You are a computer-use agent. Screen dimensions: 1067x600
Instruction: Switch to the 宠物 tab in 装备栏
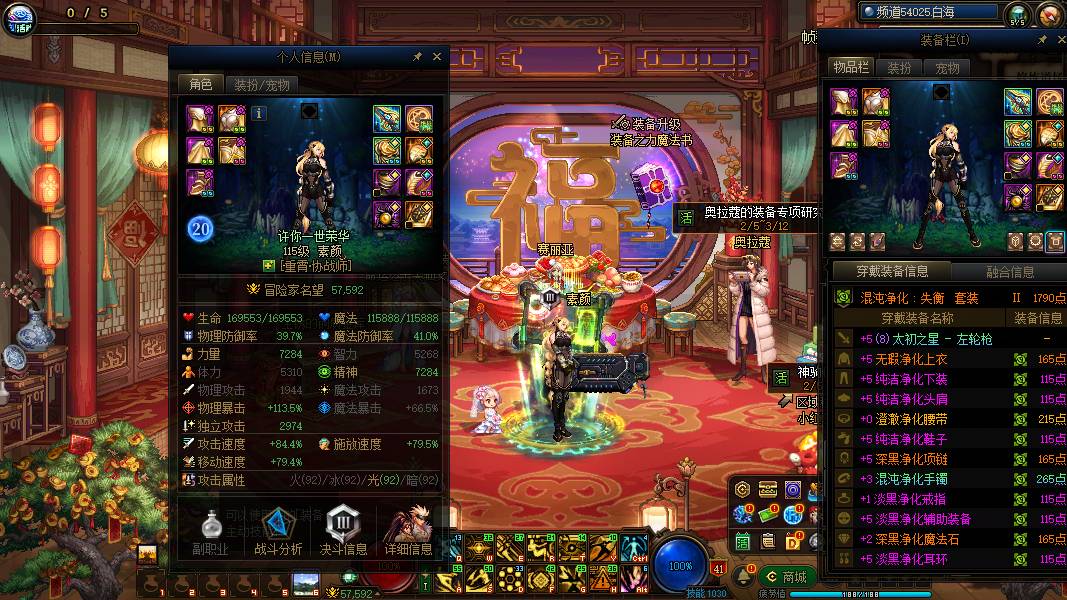click(x=948, y=68)
